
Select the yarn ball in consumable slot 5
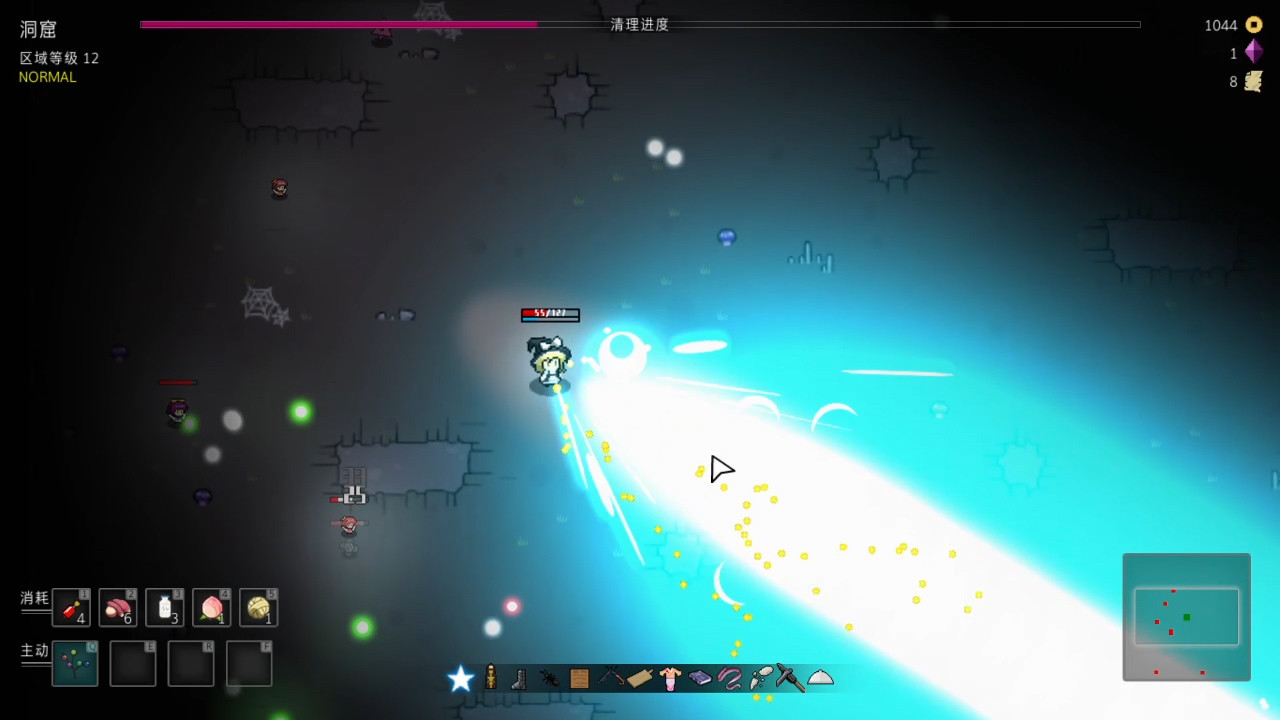pyautogui.click(x=258, y=608)
